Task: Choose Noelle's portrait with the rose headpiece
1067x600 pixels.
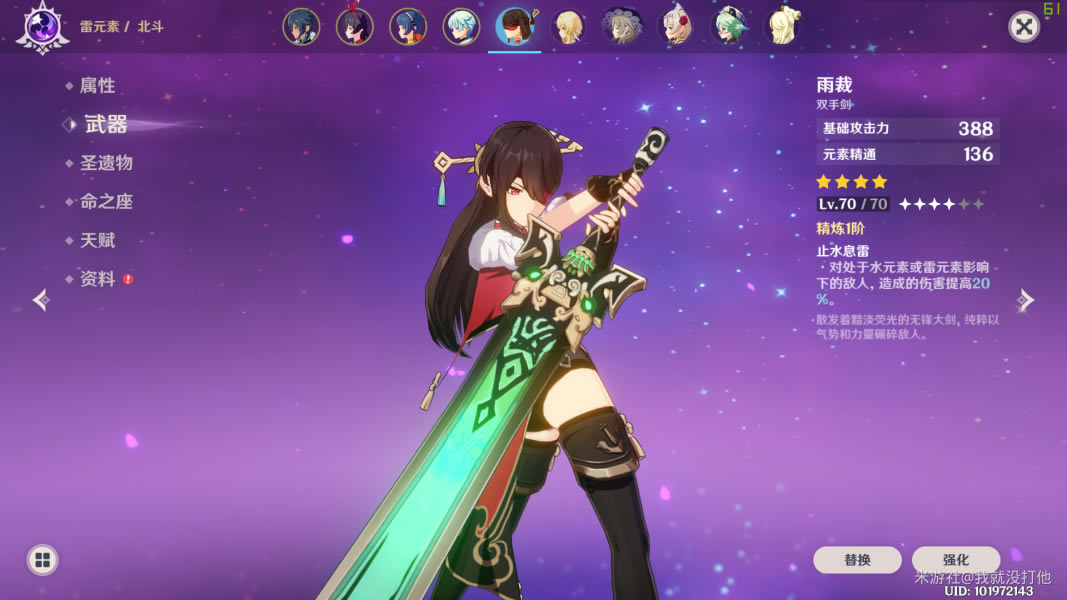Action: 676,26
